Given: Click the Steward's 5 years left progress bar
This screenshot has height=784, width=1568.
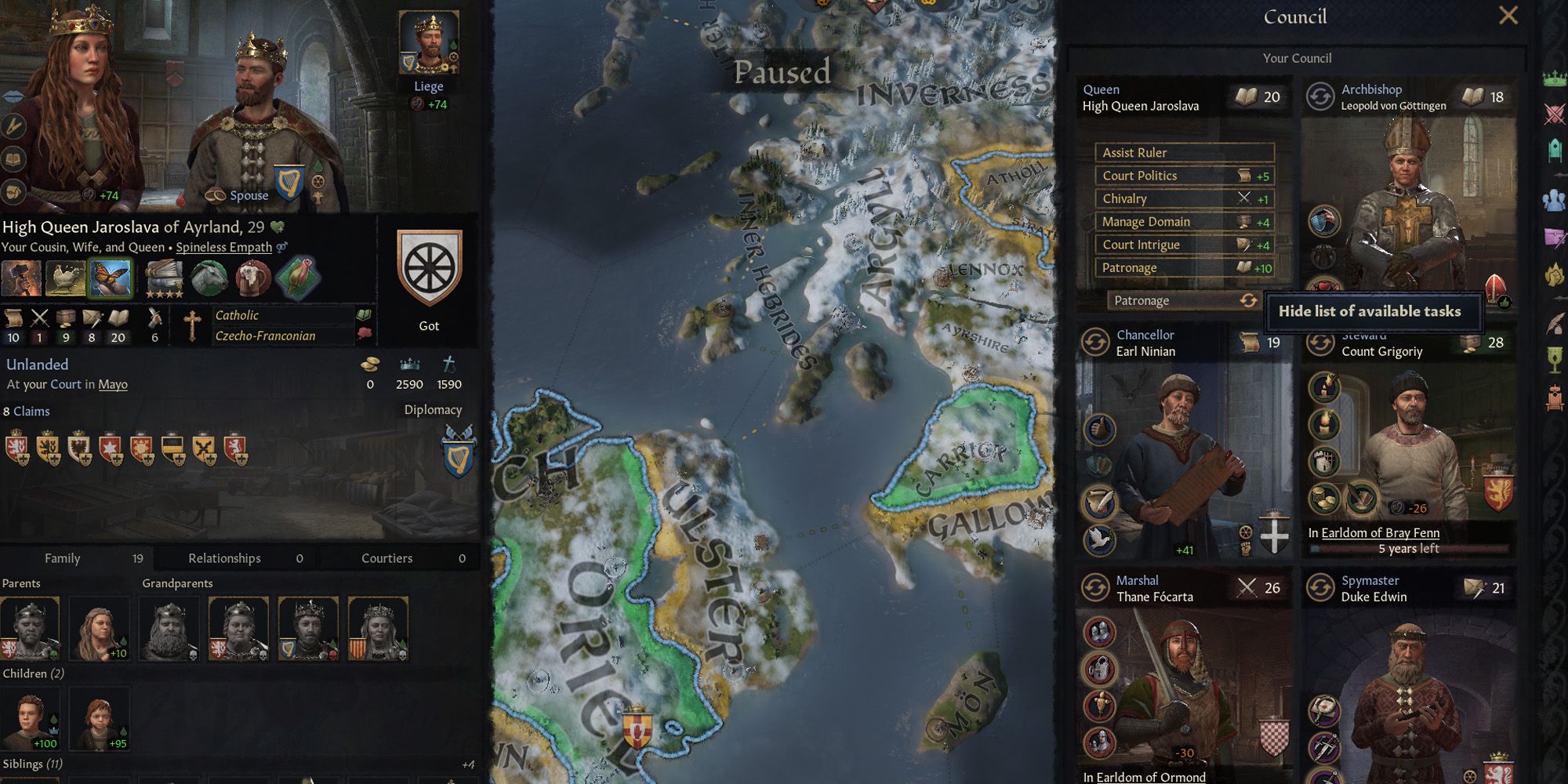Looking at the screenshot, I should [x=1408, y=549].
